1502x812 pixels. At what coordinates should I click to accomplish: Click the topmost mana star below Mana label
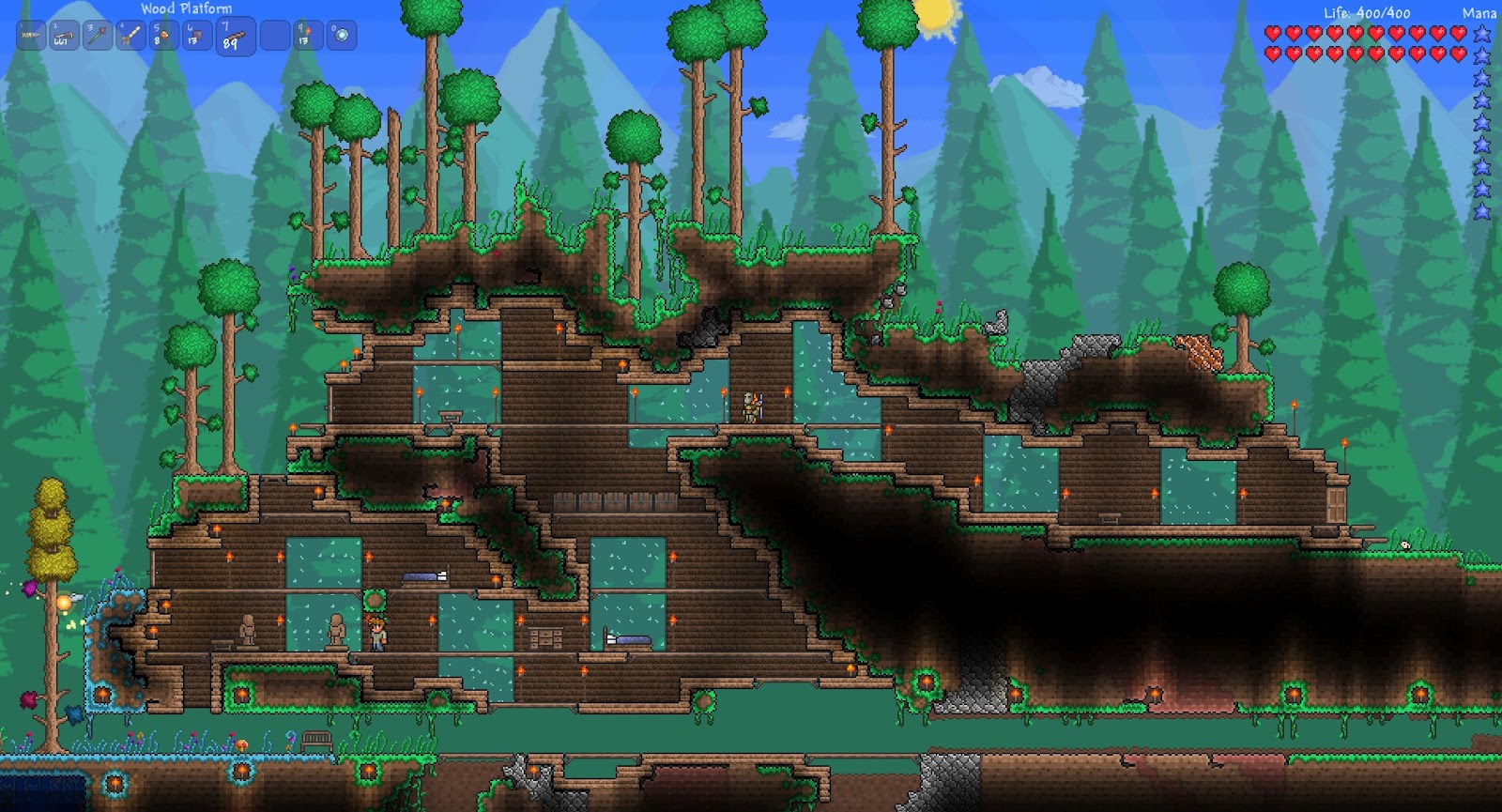(1481, 34)
